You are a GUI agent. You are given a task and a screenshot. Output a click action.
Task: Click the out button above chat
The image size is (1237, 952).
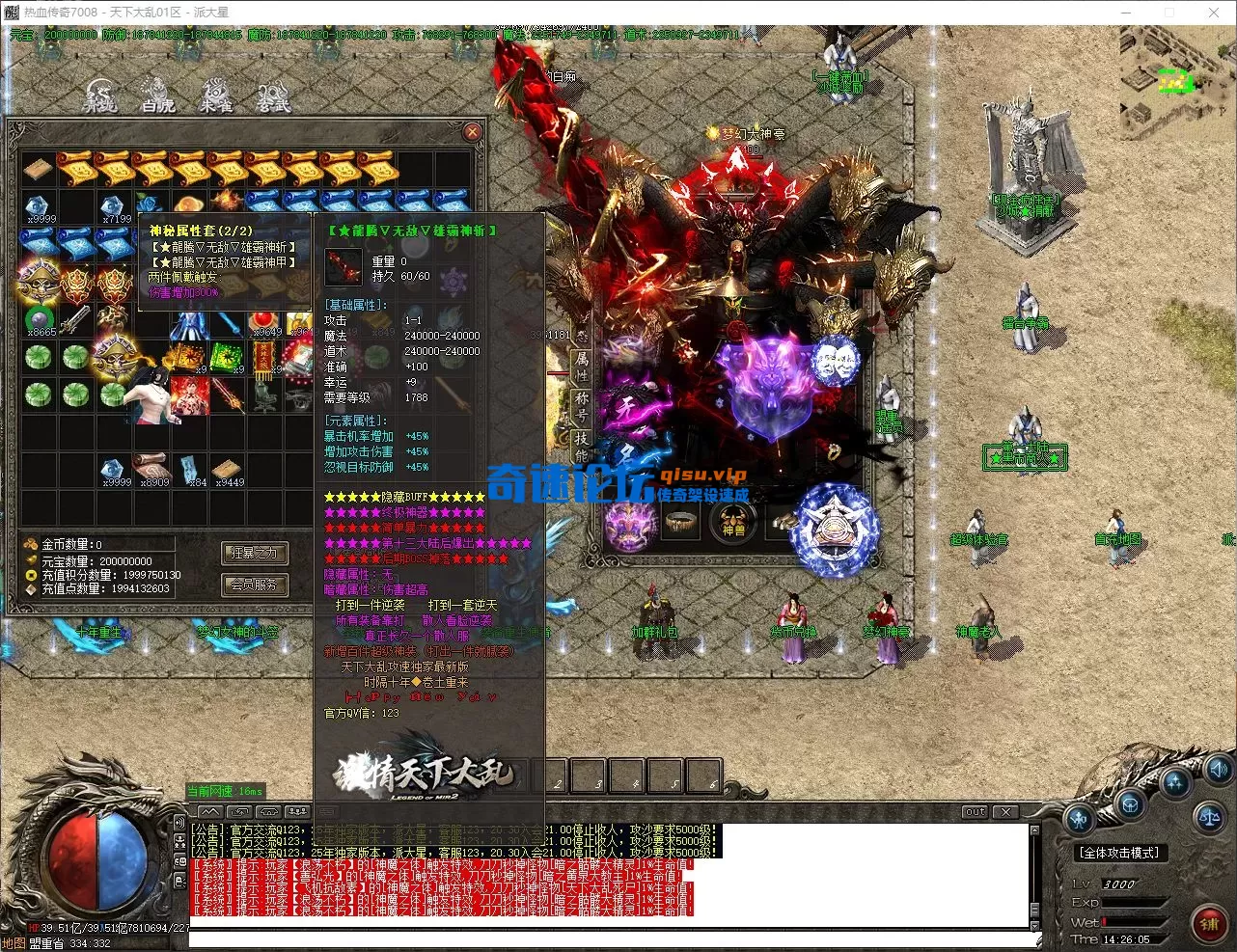point(976,812)
